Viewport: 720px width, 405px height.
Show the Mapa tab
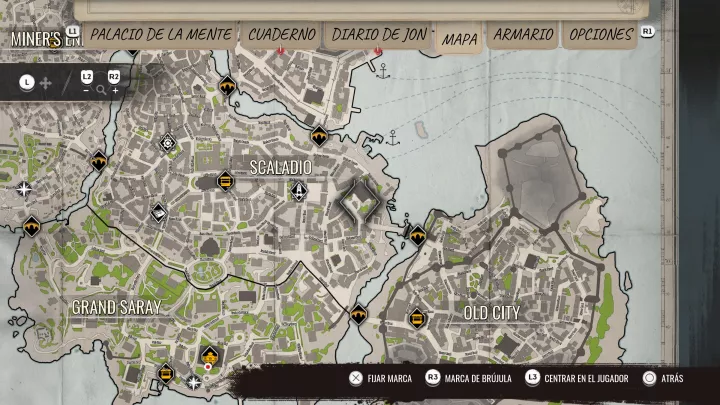pyautogui.click(x=459, y=39)
